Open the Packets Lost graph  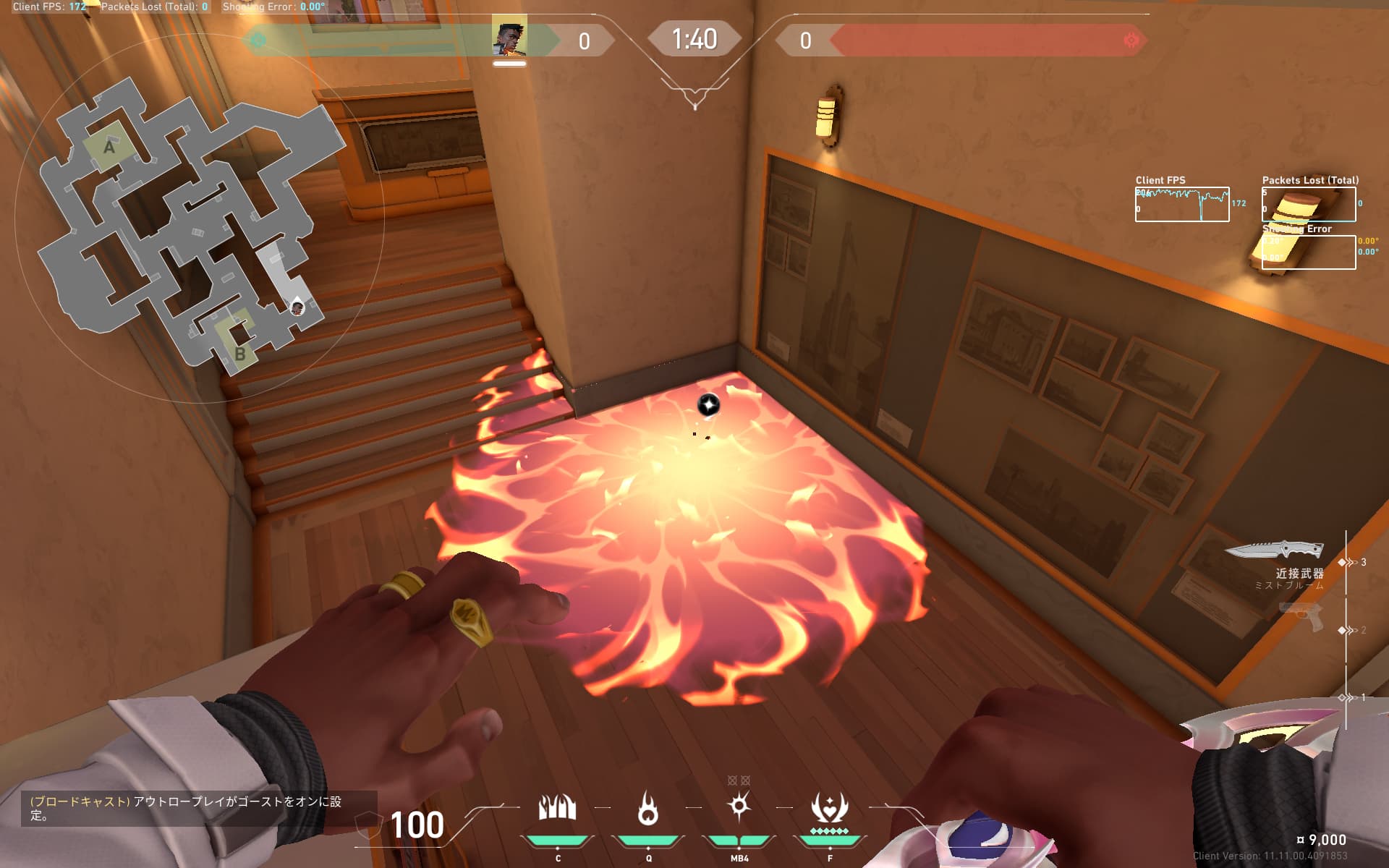[1309, 204]
